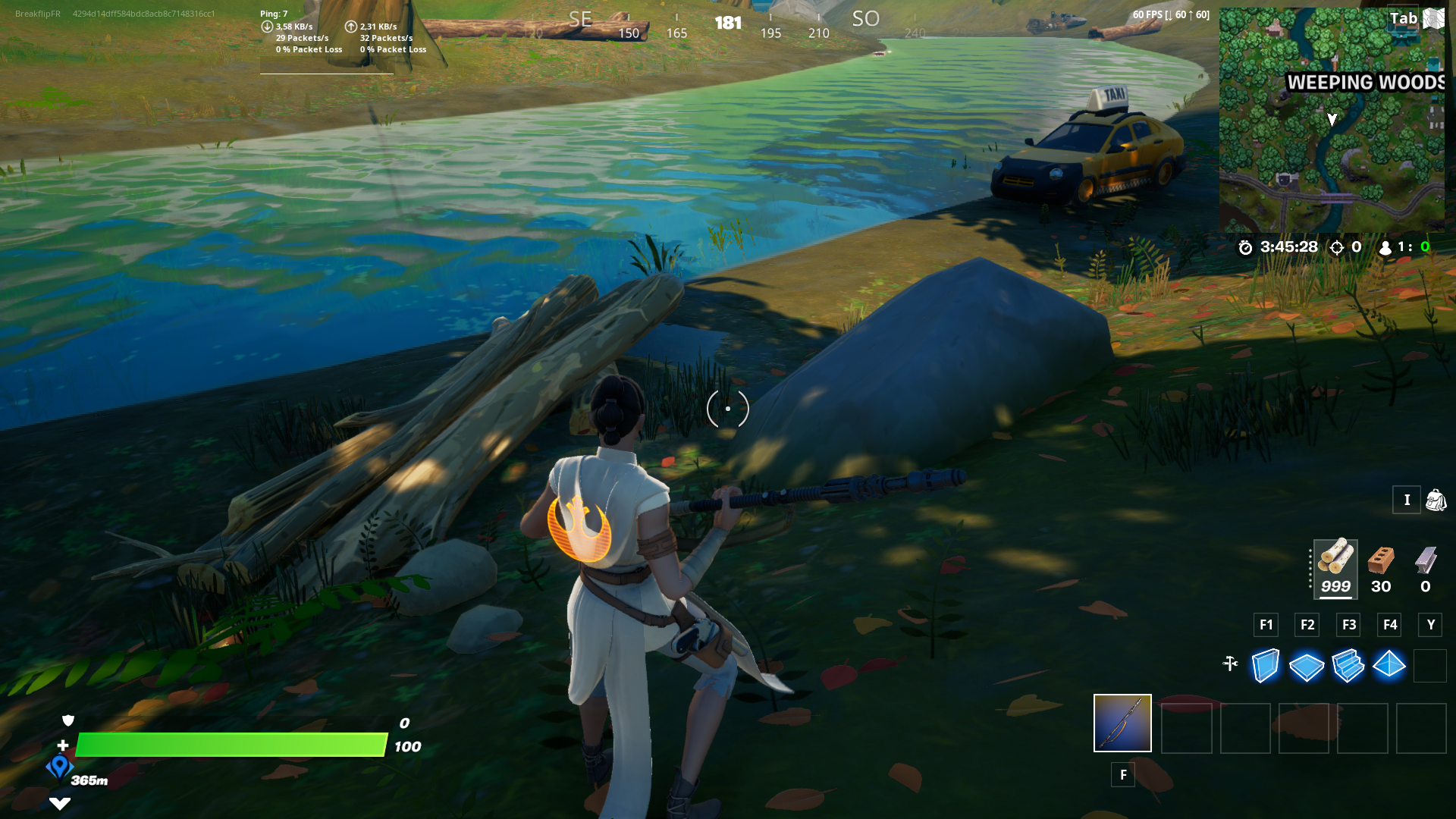1456x819 pixels.
Task: Toggle the edit crosshair mode icon
Action: click(1231, 661)
